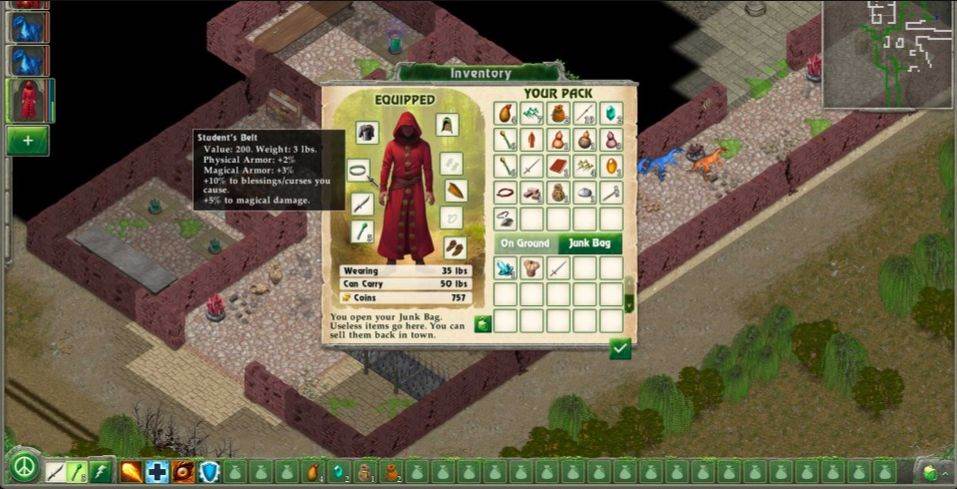Select the Junk Bag tab
This screenshot has height=489, width=957.
click(x=589, y=243)
